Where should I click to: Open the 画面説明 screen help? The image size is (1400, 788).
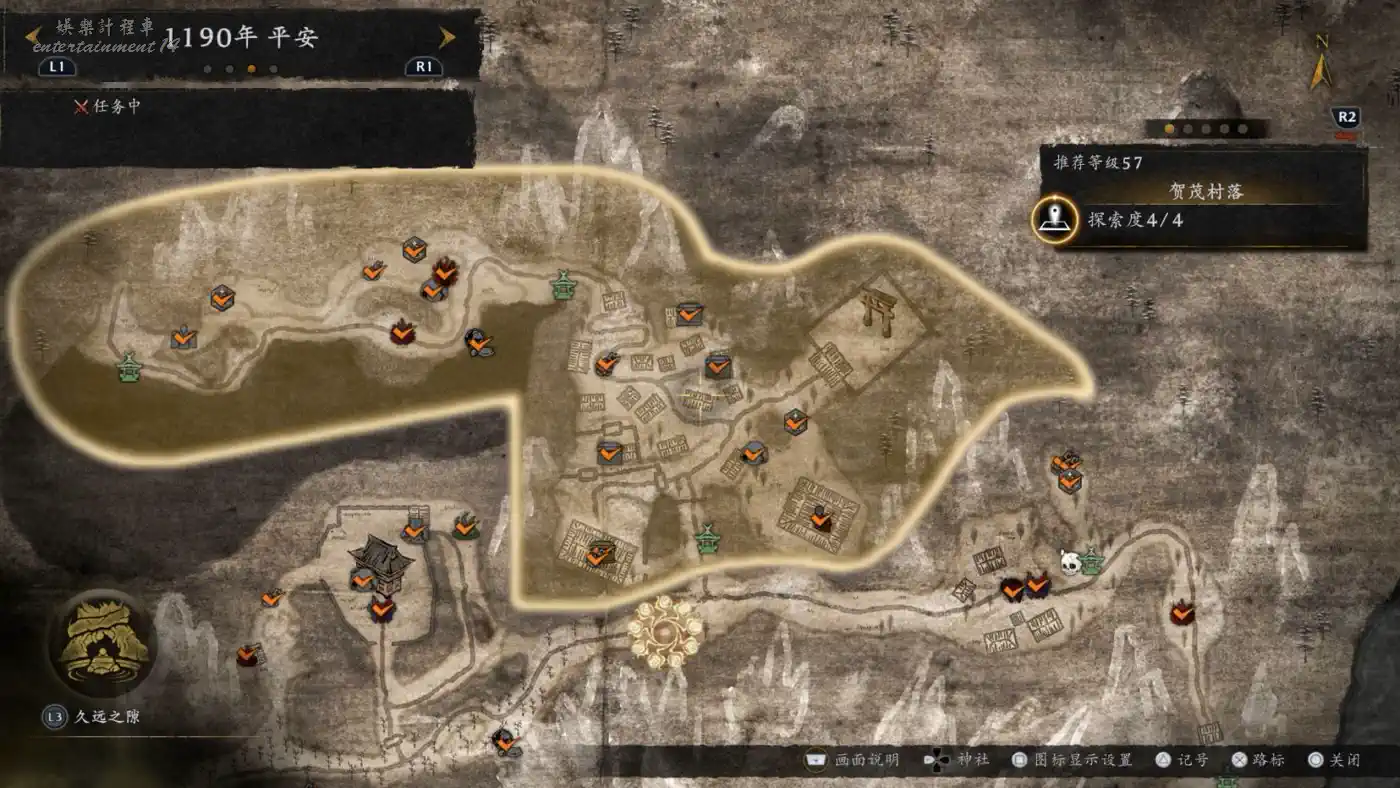coord(854,760)
